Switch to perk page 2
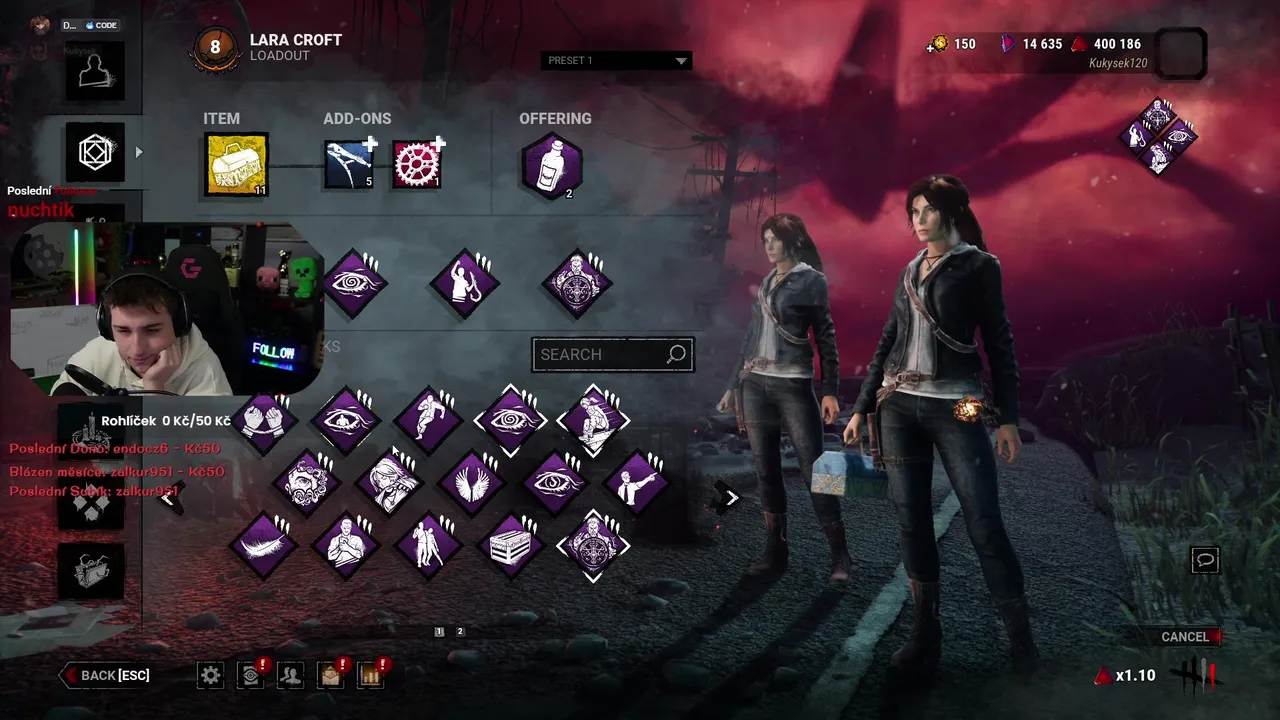This screenshot has height=720, width=1280. coord(460,632)
